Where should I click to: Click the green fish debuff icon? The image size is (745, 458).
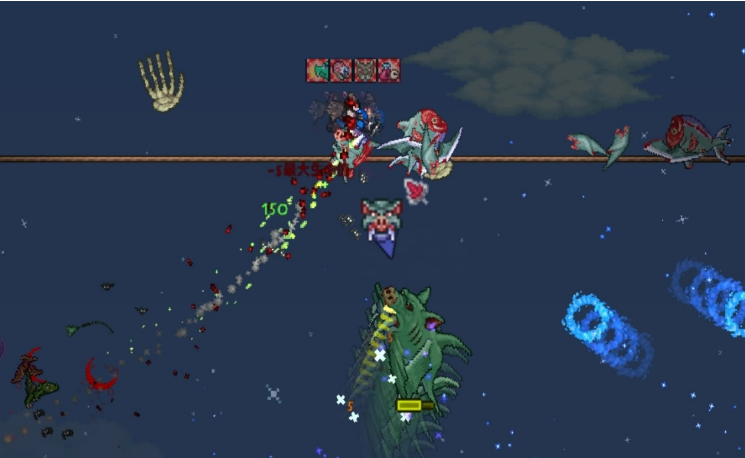click(x=318, y=70)
